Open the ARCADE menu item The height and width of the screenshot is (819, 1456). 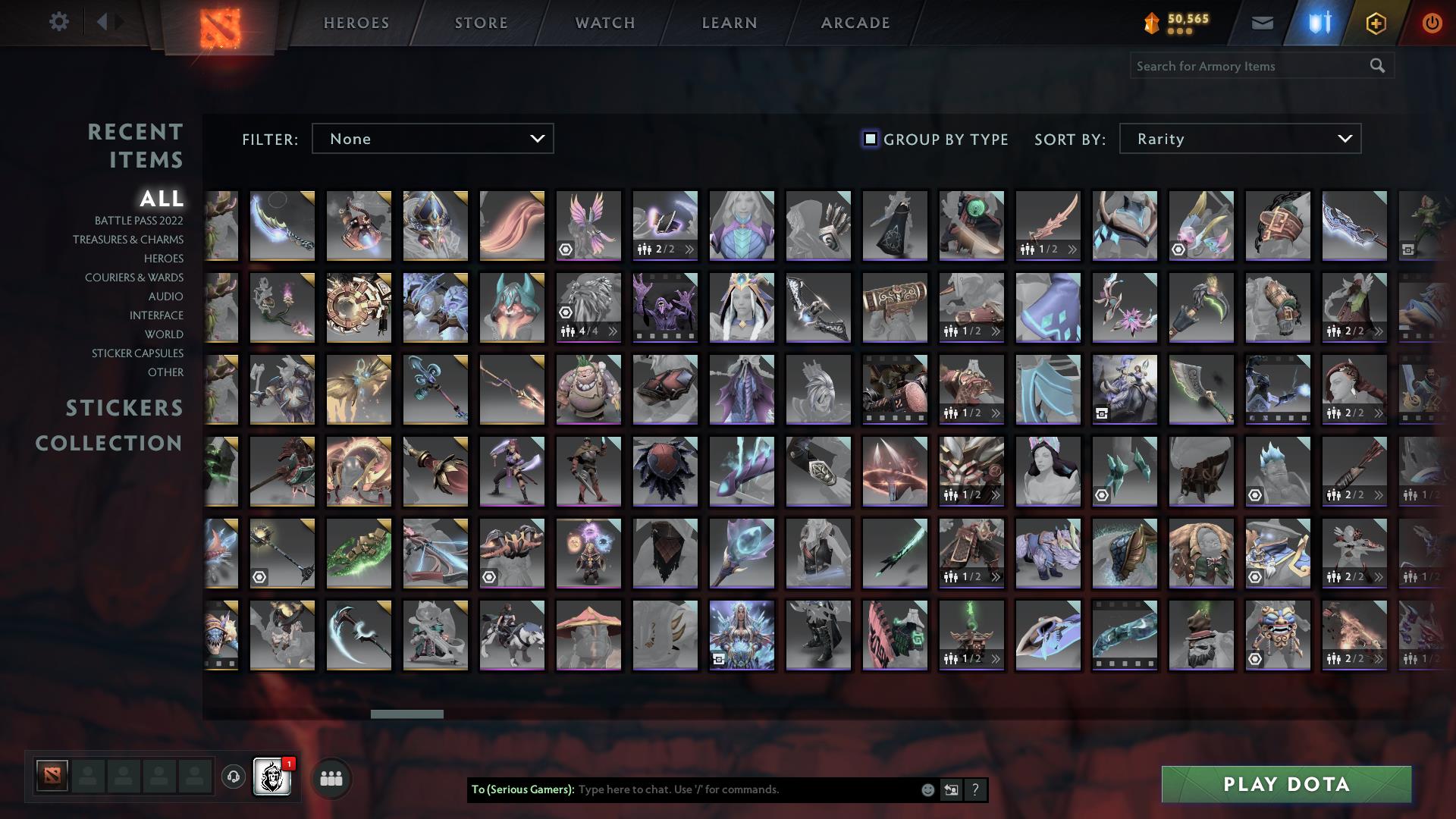click(855, 23)
